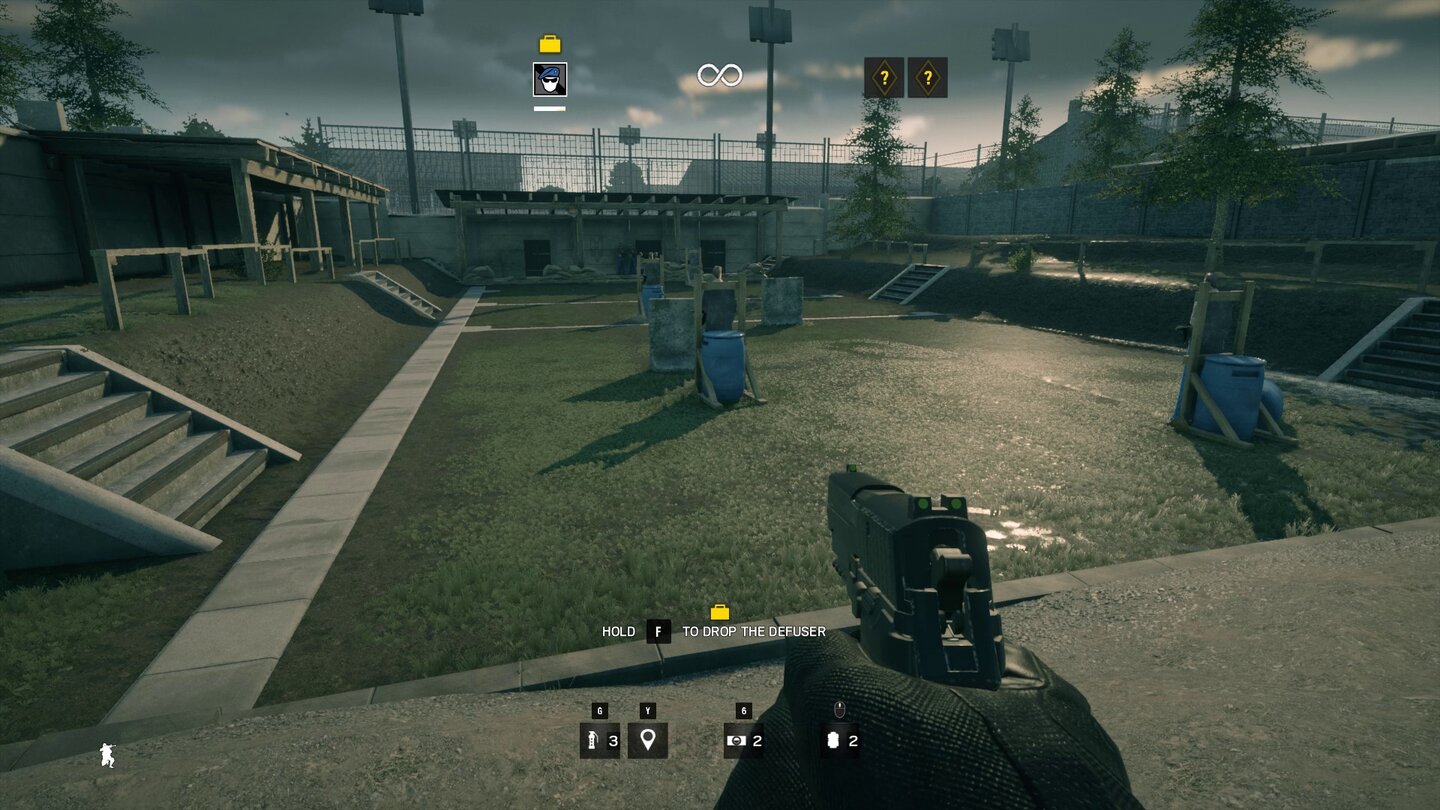The image size is (1440, 810).
Task: Click the ping marker icon in the hotbar
Action: (648, 741)
